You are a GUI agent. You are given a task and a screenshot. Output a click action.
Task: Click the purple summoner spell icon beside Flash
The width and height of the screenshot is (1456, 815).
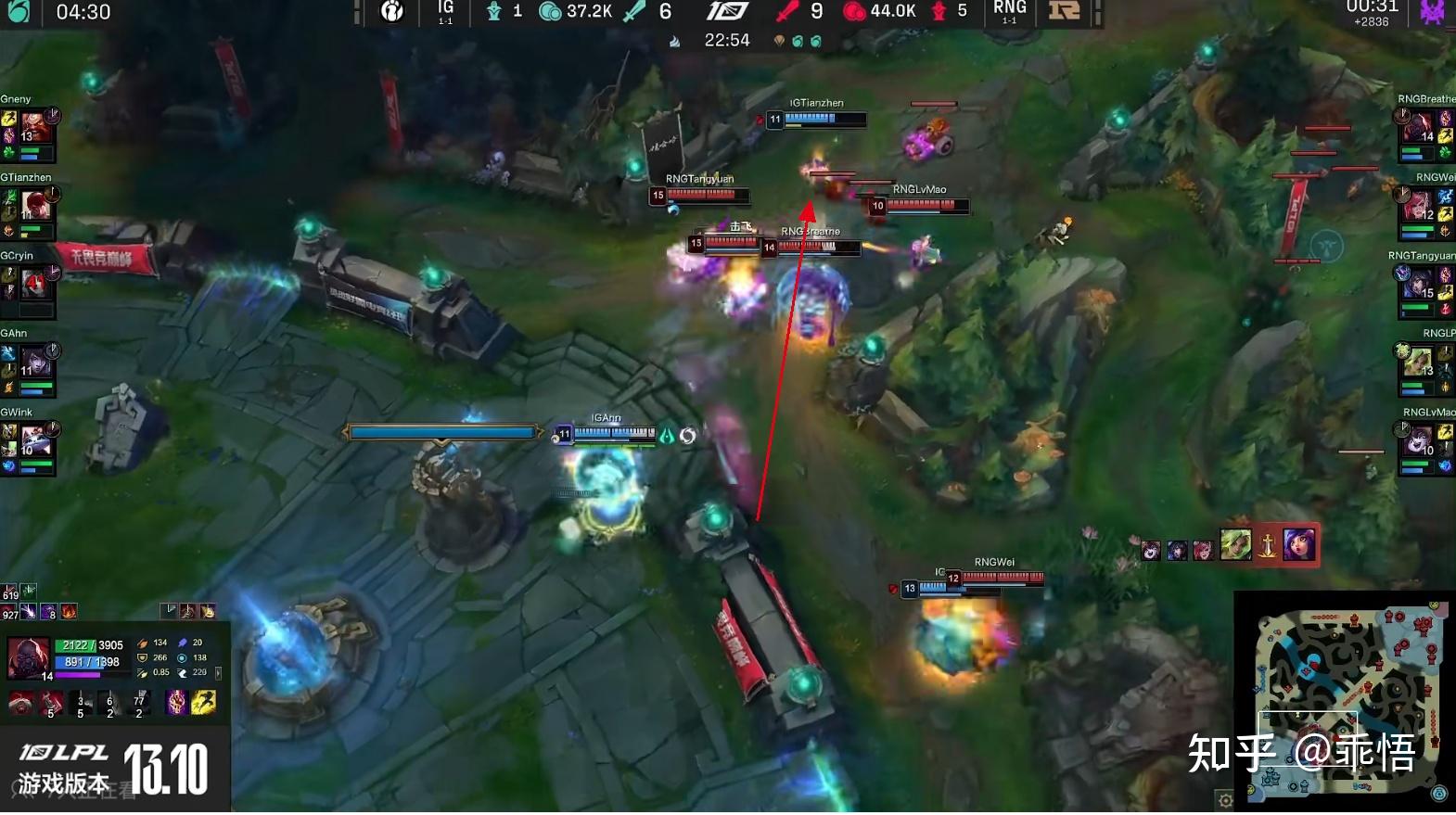click(x=176, y=703)
